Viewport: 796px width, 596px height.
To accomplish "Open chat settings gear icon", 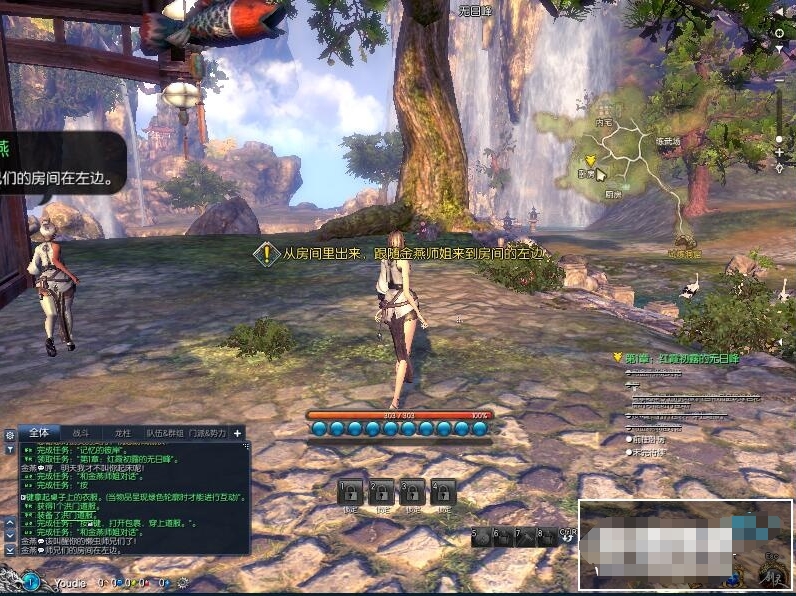I will [x=10, y=436].
